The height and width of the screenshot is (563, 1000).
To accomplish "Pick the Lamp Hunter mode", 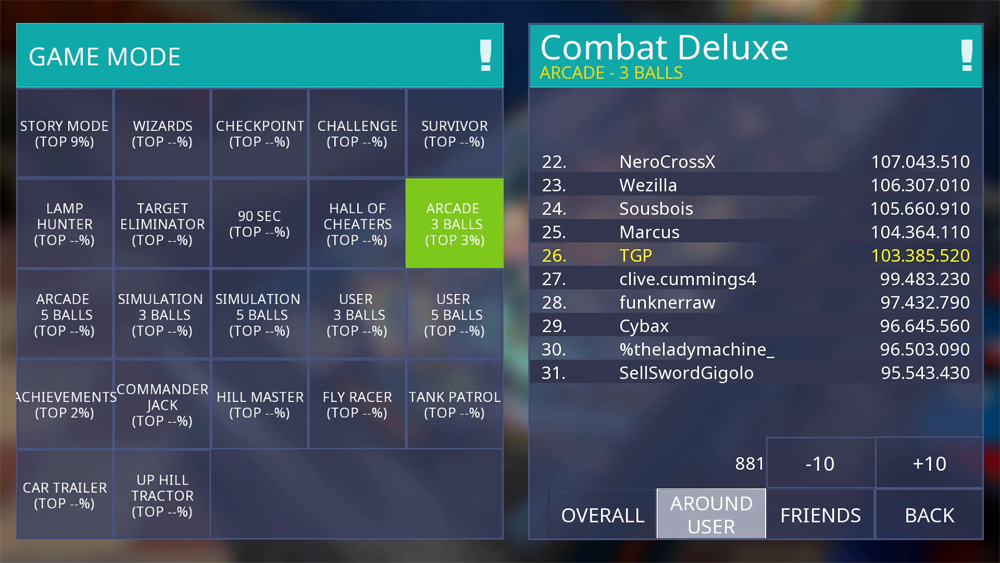I will (x=65, y=224).
